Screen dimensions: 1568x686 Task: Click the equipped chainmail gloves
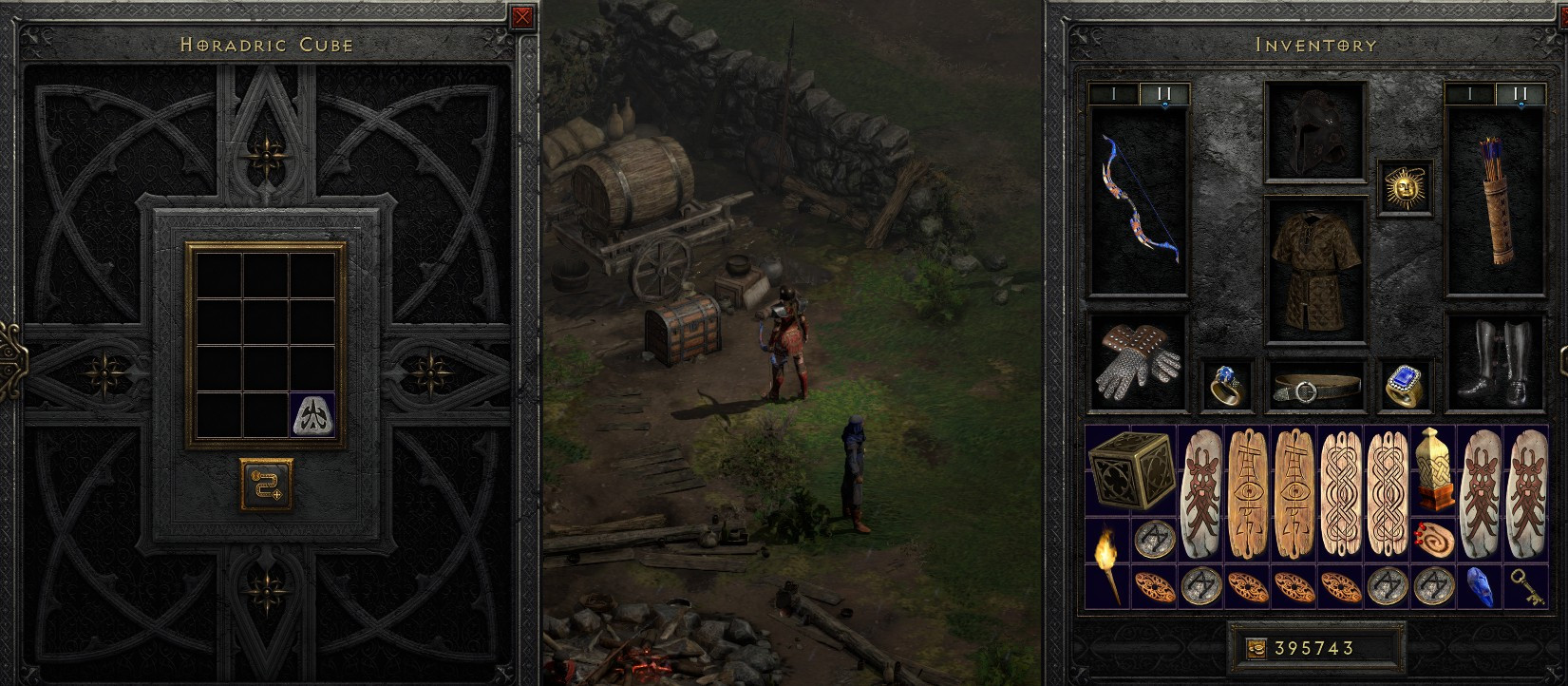[x=1137, y=366]
